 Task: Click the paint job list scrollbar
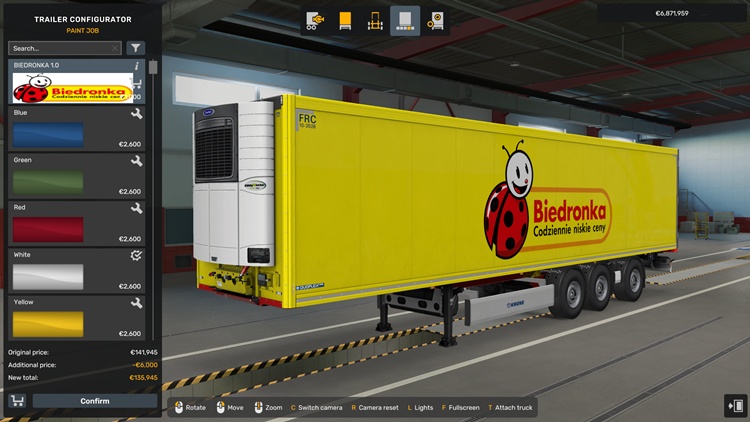153,68
